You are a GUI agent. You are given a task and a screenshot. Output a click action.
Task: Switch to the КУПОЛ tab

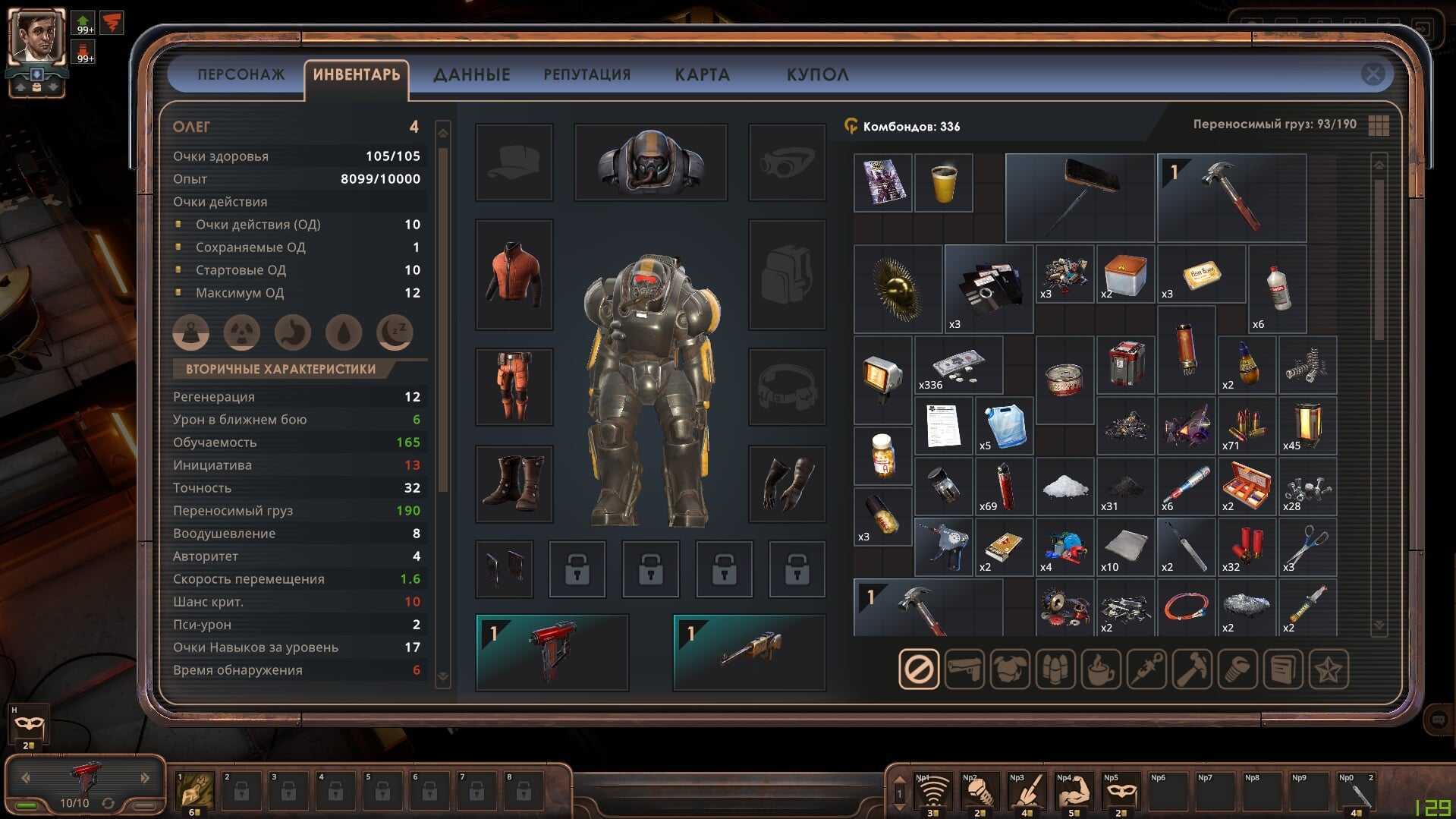(817, 75)
